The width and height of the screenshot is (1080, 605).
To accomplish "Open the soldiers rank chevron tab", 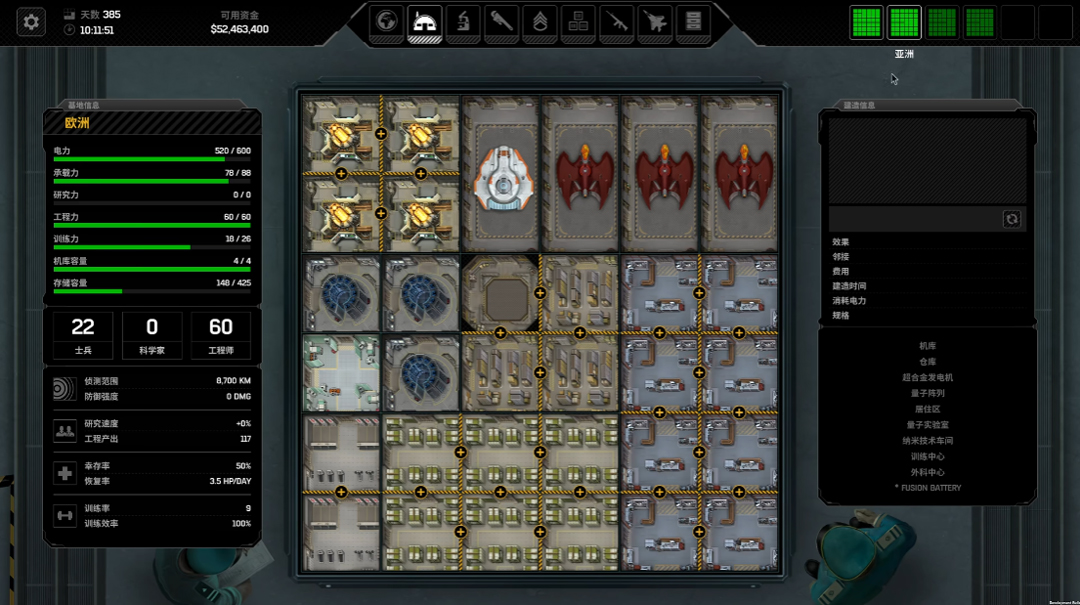I will 539,21.
